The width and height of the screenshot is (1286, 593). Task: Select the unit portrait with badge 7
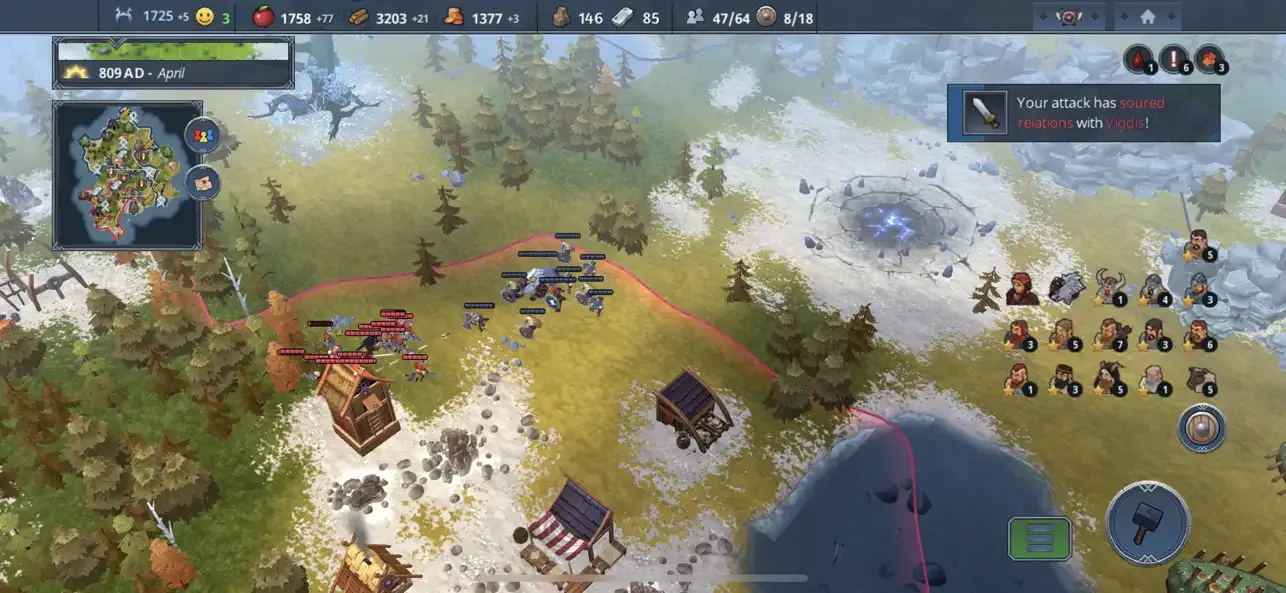[x=1109, y=333]
